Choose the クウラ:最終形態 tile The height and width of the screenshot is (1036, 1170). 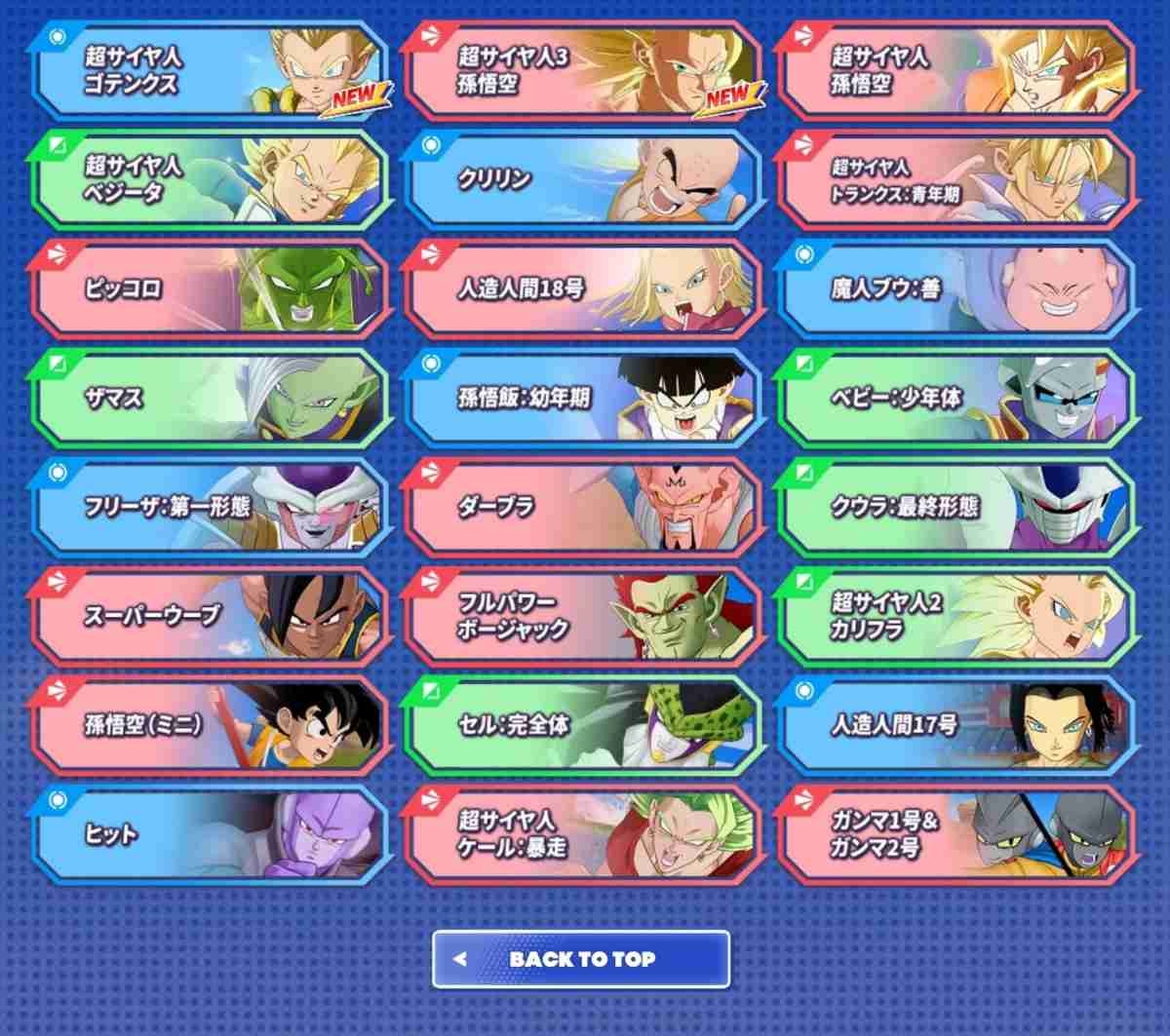955,508
